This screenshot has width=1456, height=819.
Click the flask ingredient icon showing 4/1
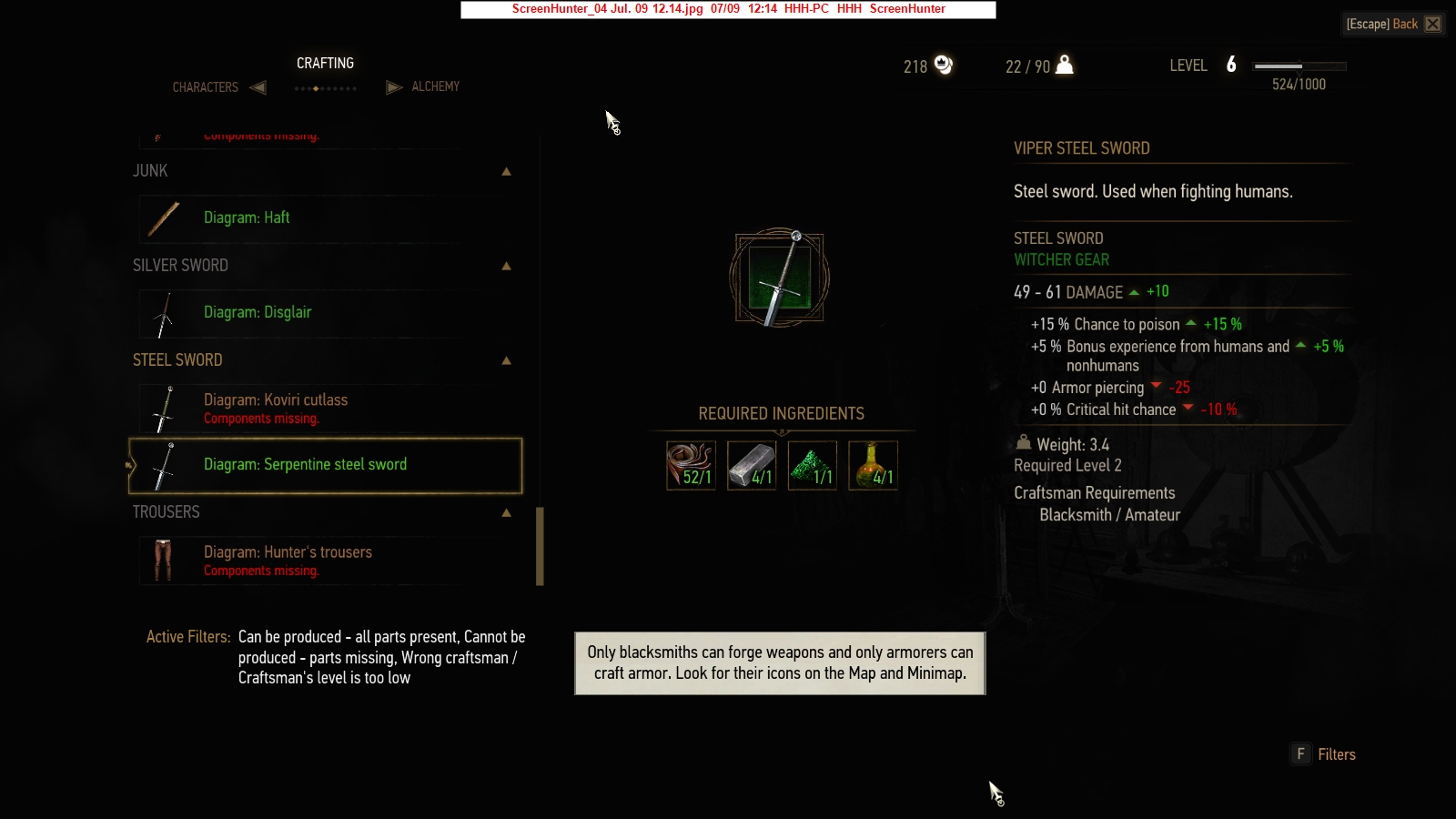pyautogui.click(x=873, y=465)
